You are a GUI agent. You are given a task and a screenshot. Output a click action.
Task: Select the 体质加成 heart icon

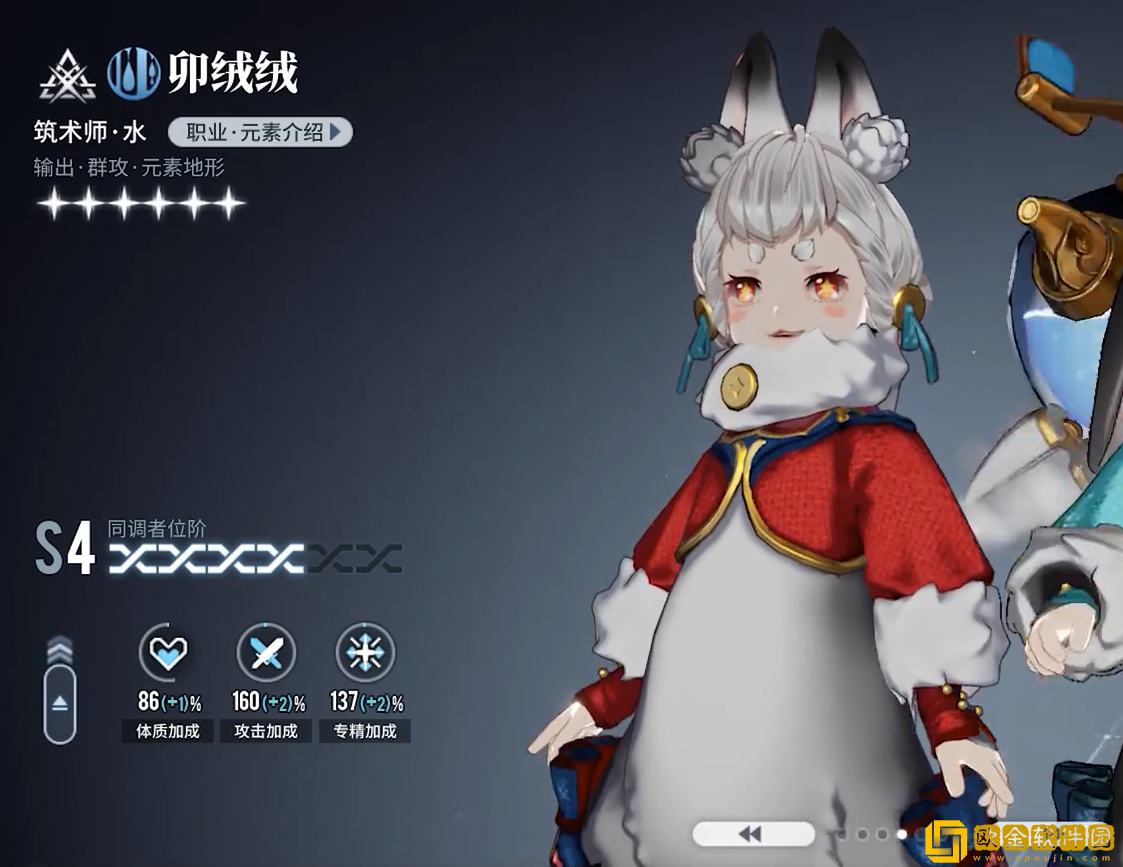[x=167, y=653]
